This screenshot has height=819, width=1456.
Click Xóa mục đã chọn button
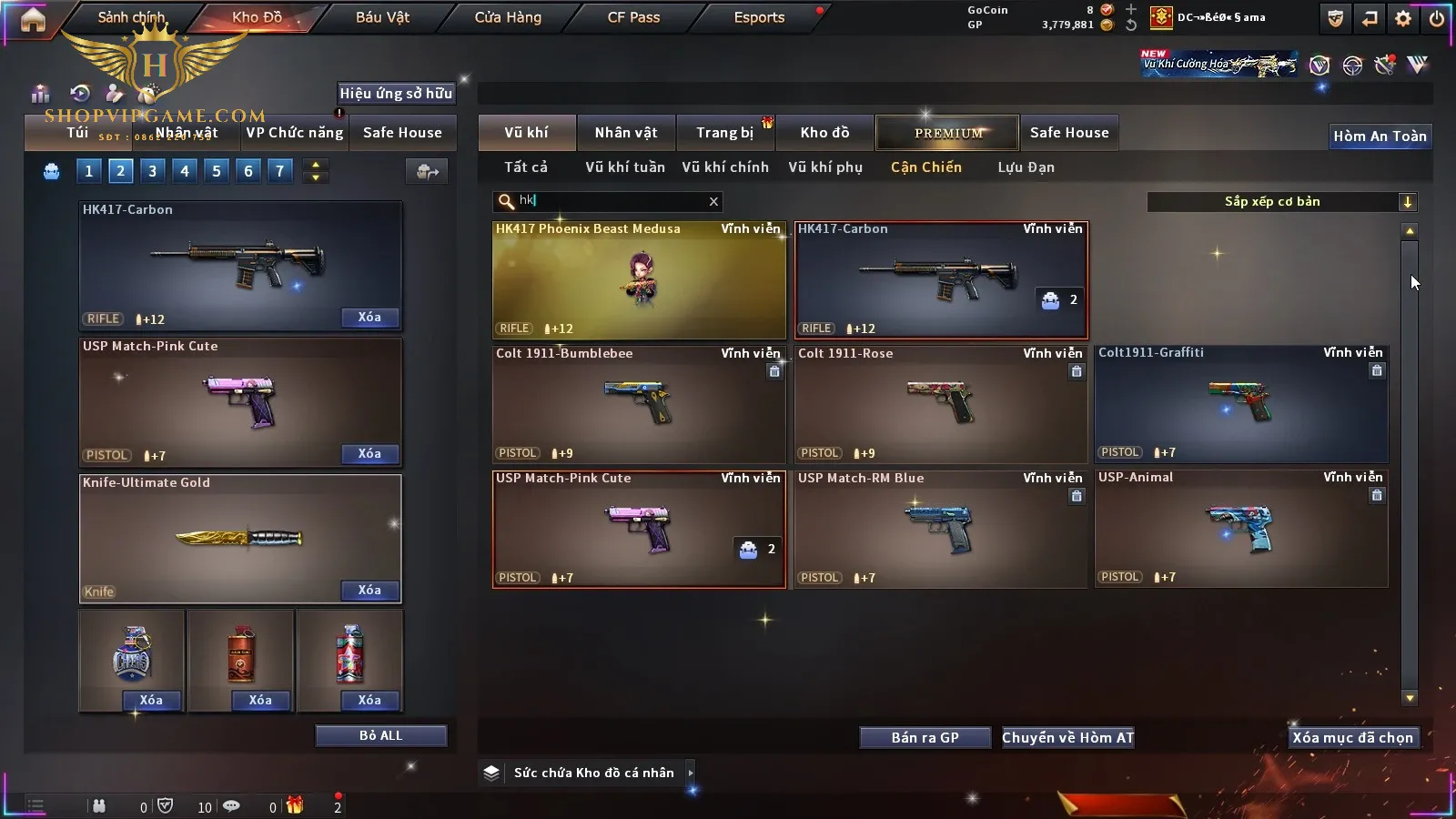coord(1352,738)
